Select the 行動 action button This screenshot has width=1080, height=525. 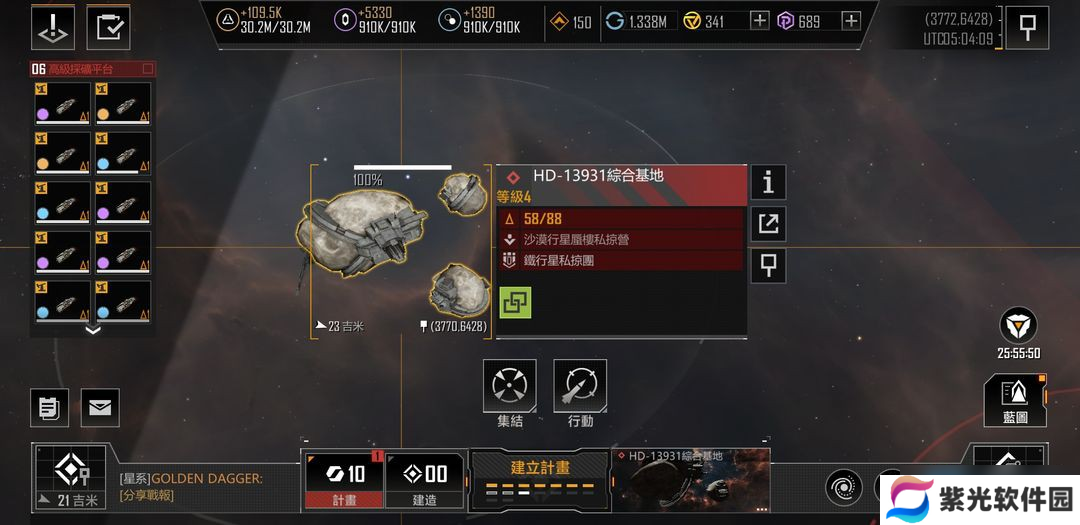coord(580,386)
